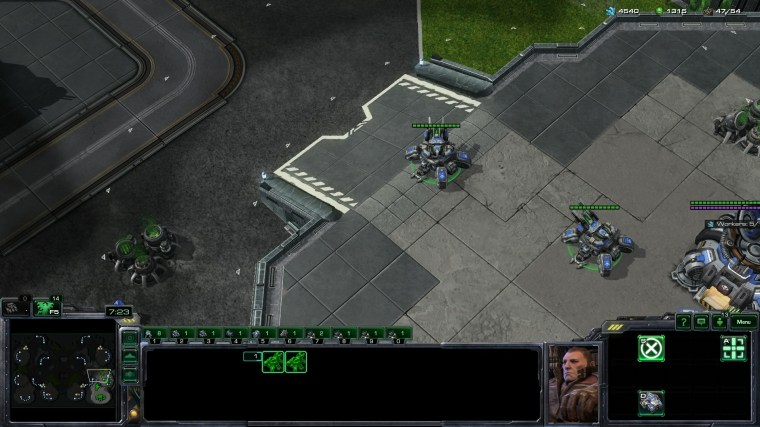Activate the Attack command
This screenshot has width=760, height=427.
click(x=733, y=349)
